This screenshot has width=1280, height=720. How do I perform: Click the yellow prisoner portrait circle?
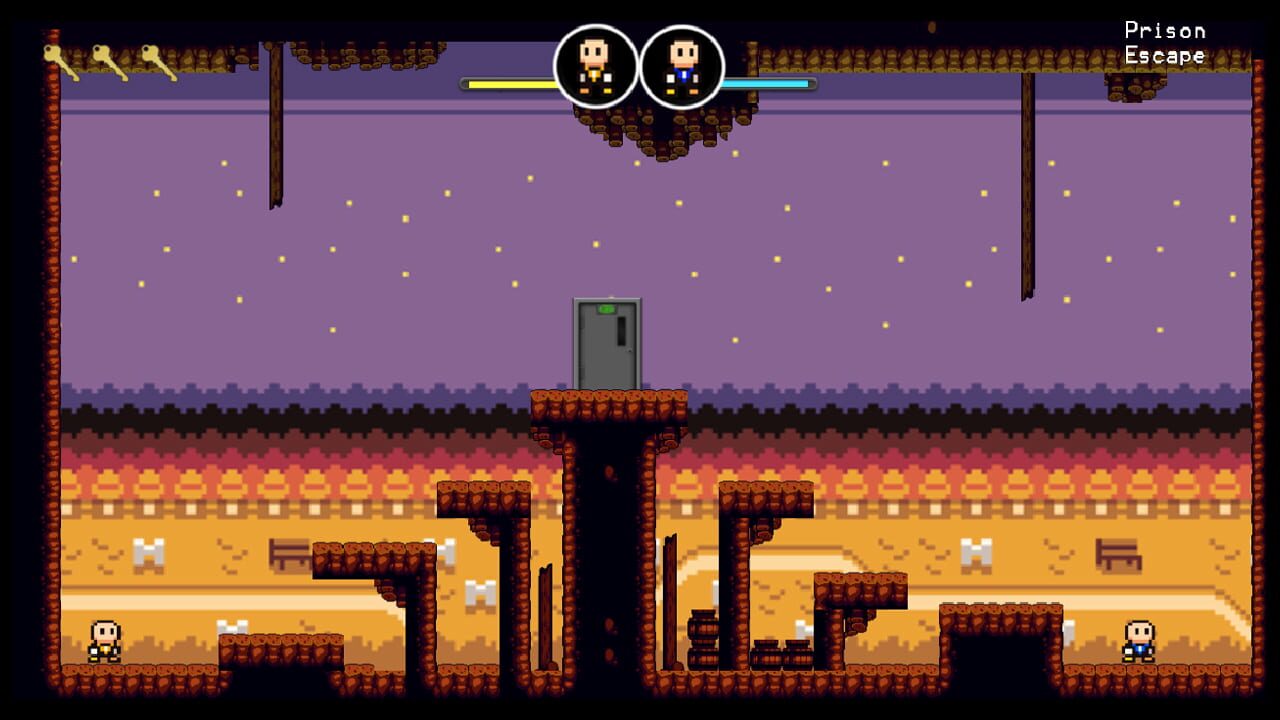595,67
